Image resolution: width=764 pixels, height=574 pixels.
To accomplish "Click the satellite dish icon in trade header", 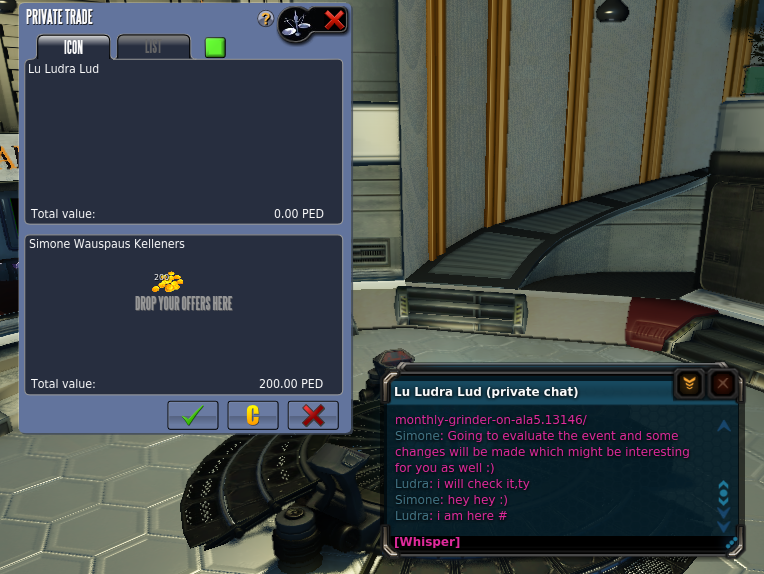I will [x=298, y=20].
